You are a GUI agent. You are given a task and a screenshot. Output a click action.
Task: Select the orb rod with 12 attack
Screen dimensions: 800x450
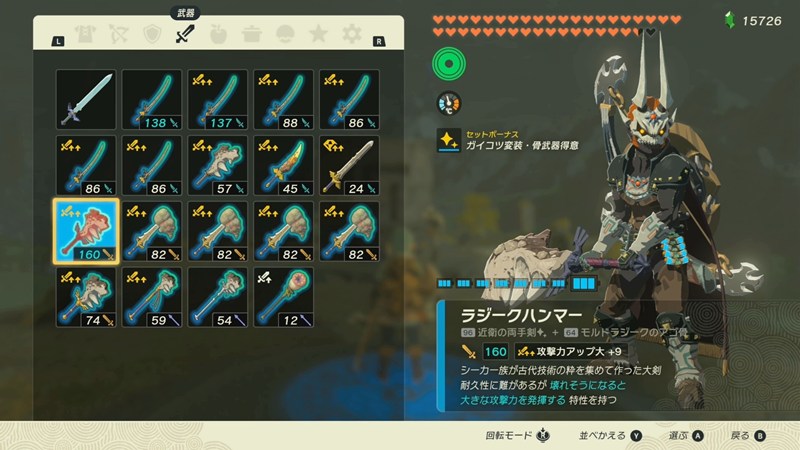(x=284, y=296)
